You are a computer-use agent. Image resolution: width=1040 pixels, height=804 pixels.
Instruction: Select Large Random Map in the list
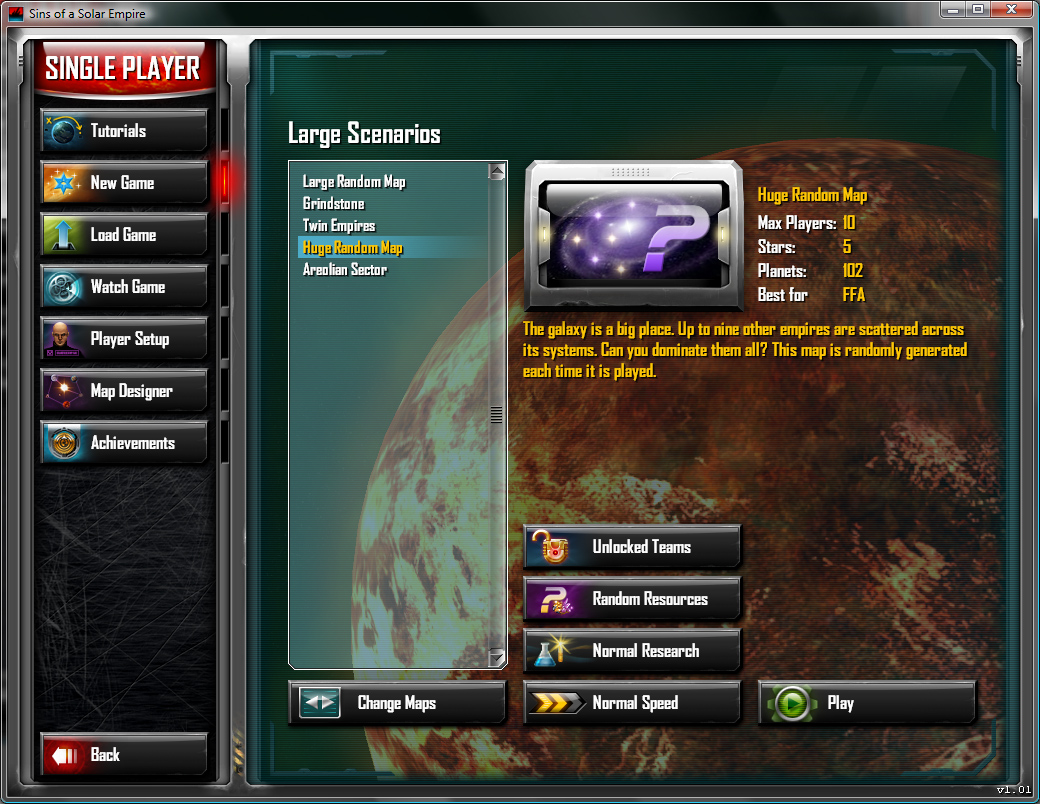click(354, 182)
